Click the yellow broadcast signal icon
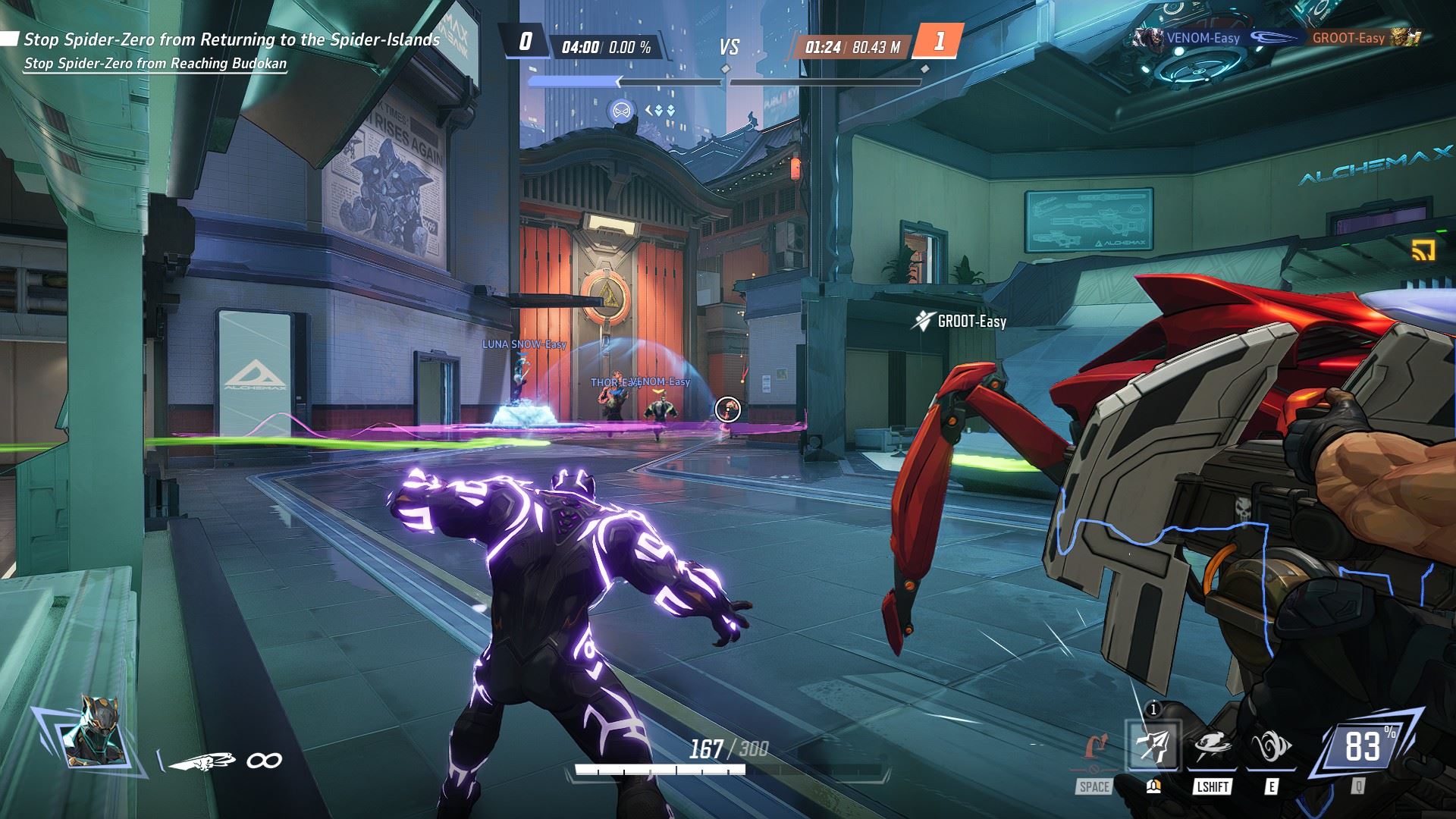This screenshot has height=819, width=1456. point(1422,251)
